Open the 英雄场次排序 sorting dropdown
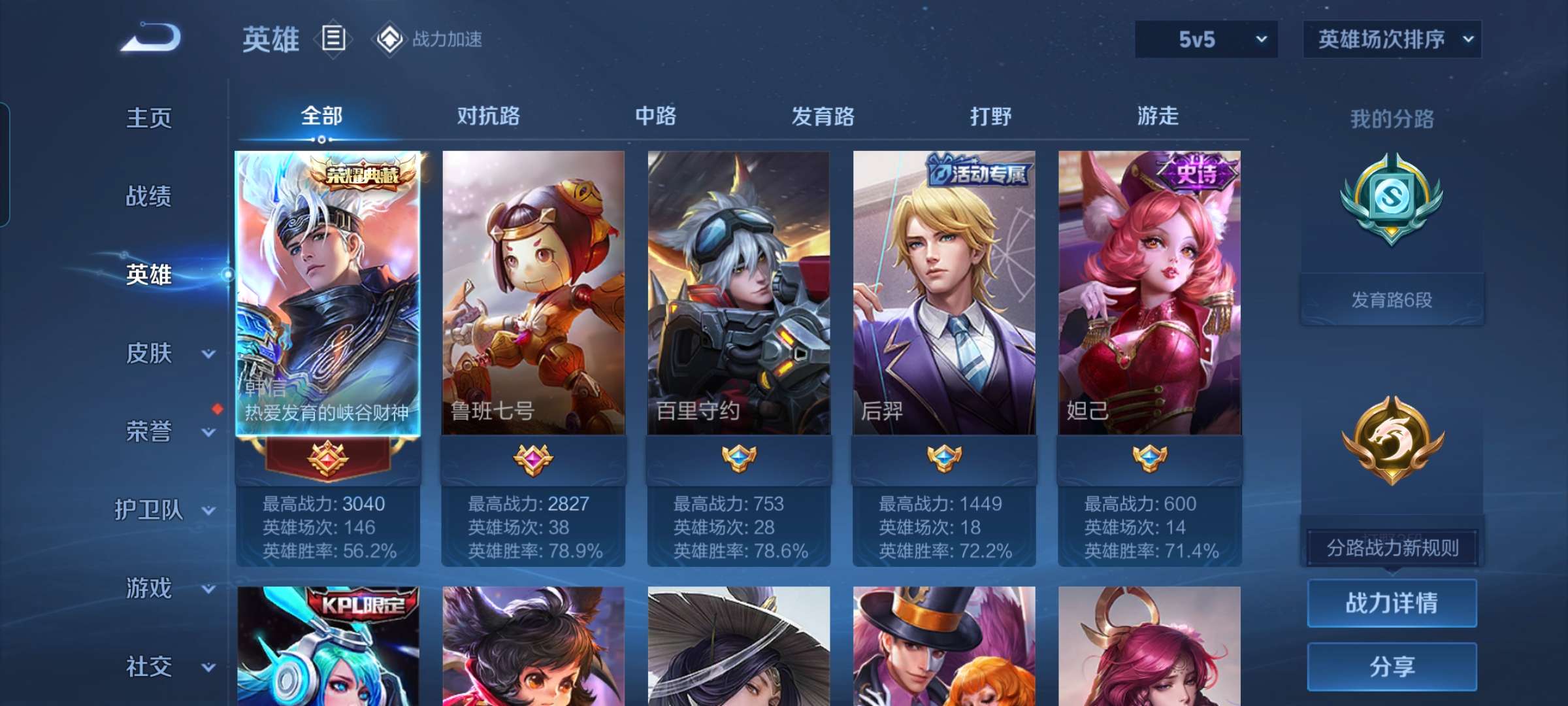The width and height of the screenshot is (1568, 706). [x=1392, y=39]
